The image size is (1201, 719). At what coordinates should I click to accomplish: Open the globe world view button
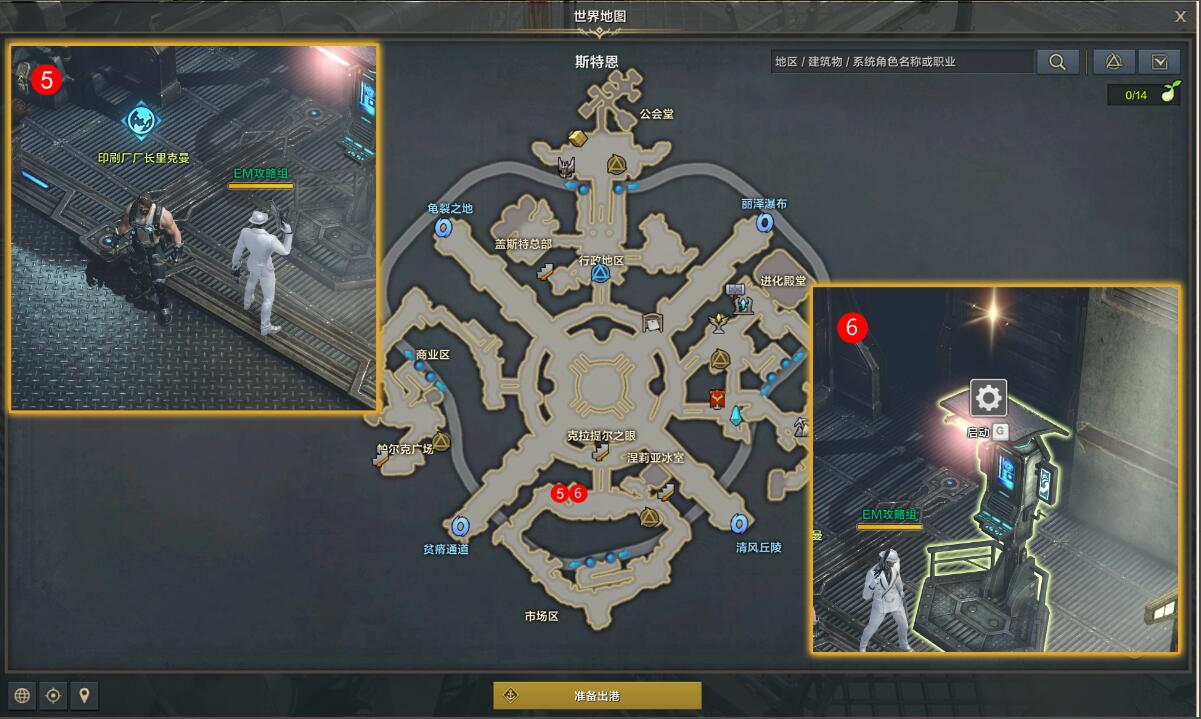[x=22, y=695]
